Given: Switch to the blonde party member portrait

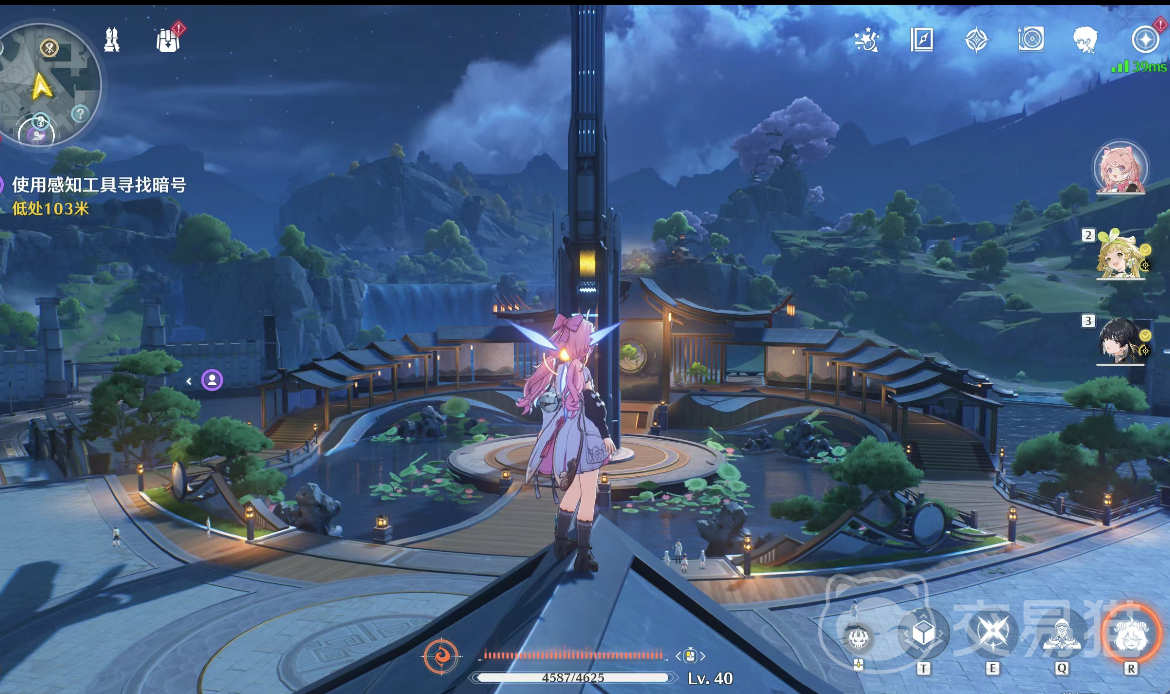Looking at the screenshot, I should [x=1120, y=254].
